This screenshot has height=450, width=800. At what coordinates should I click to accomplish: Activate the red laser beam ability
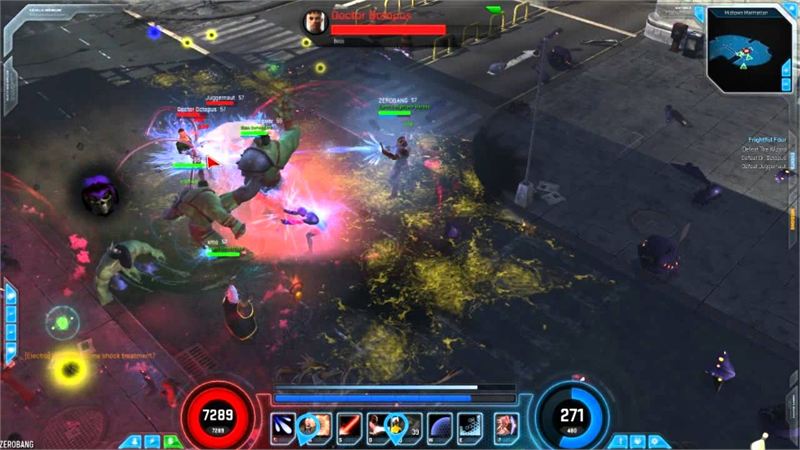click(x=348, y=427)
